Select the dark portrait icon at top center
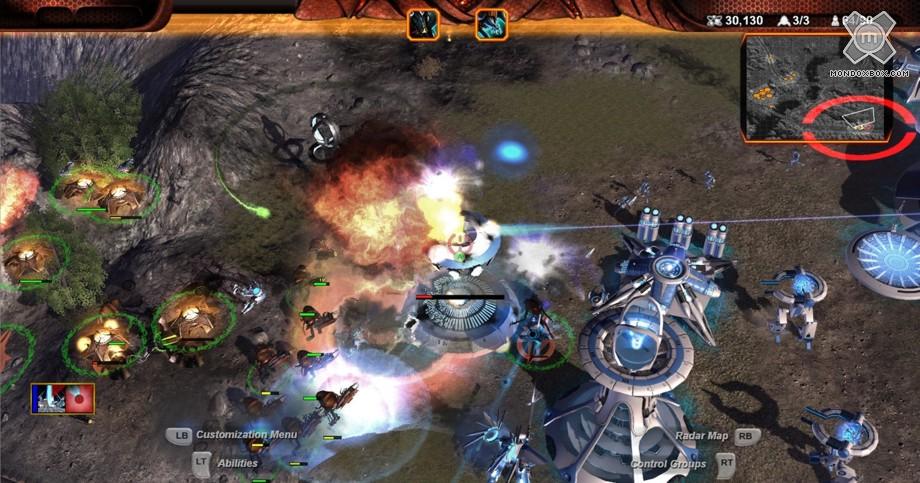 click(x=423, y=24)
